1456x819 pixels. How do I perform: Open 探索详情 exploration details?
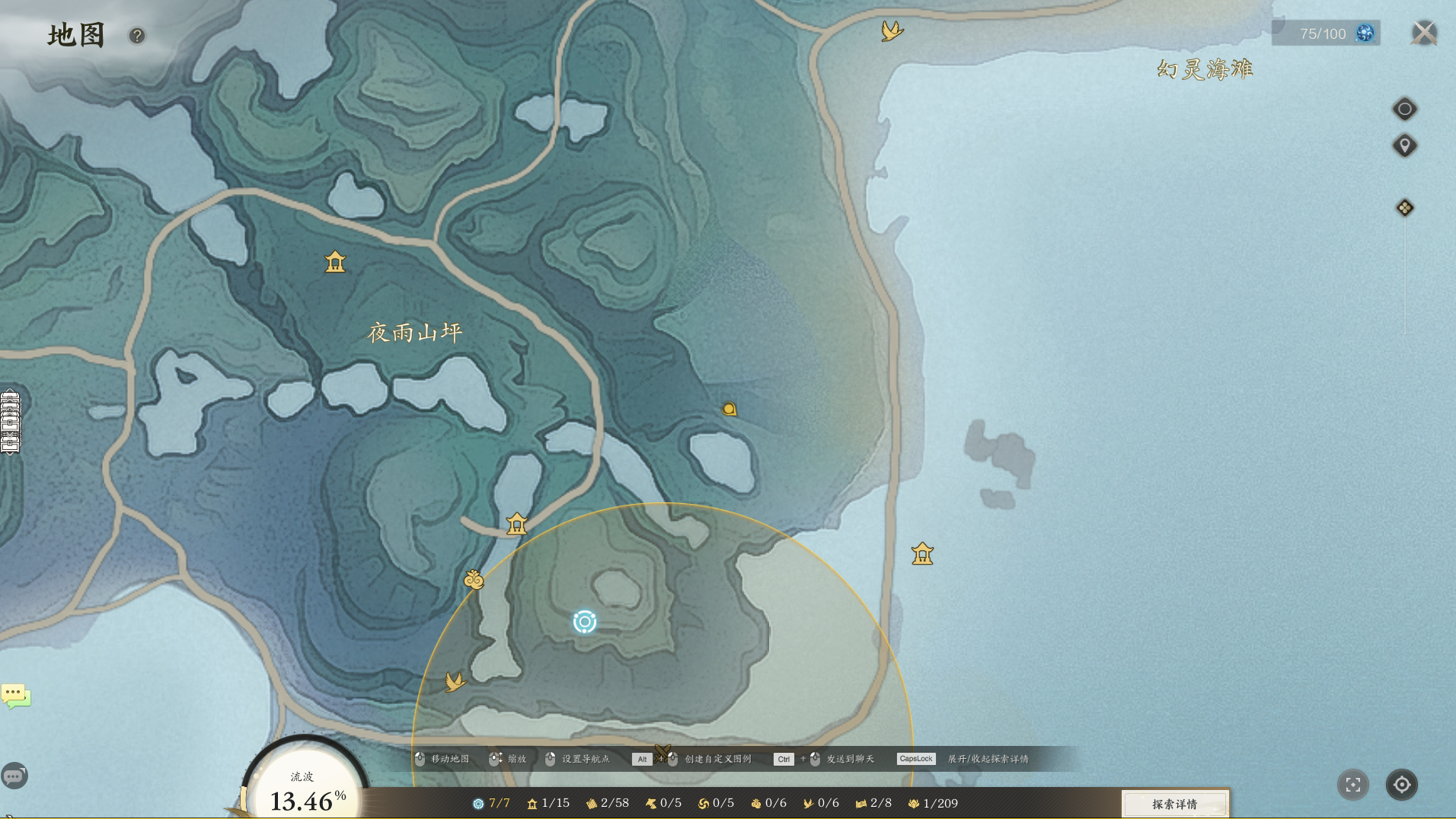[x=1174, y=804]
